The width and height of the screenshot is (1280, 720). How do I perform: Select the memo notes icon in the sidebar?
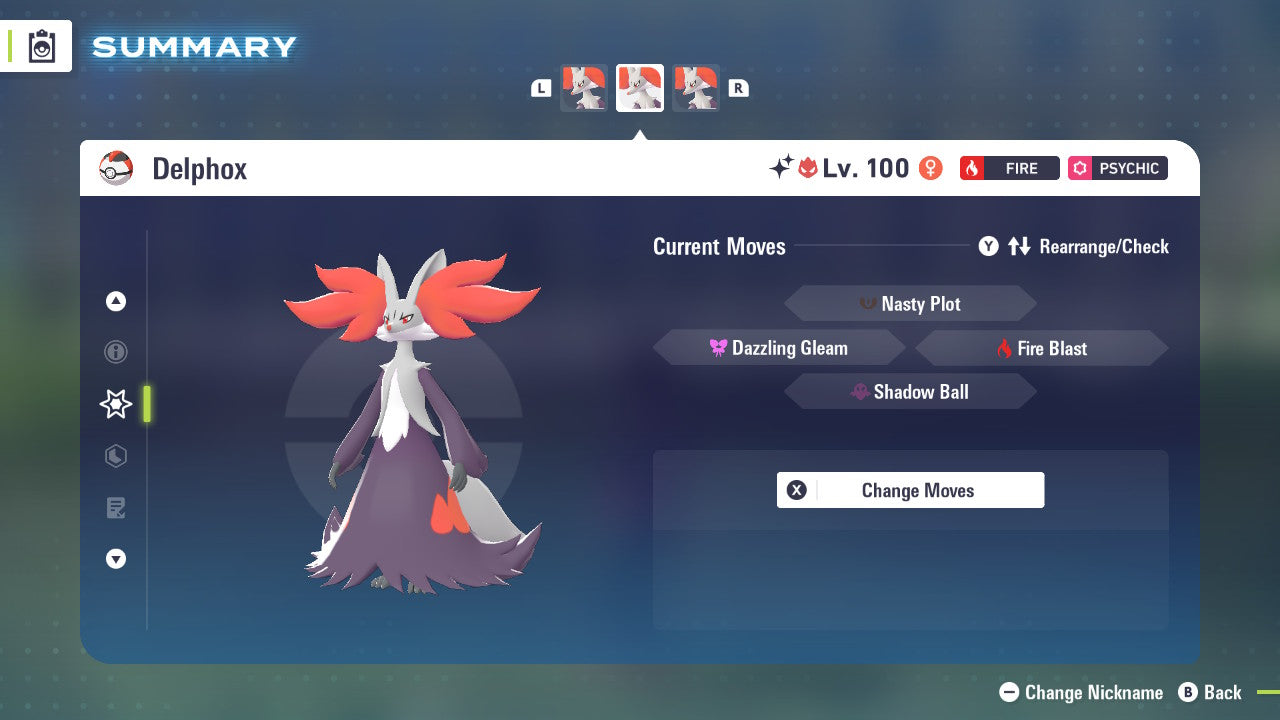click(115, 508)
